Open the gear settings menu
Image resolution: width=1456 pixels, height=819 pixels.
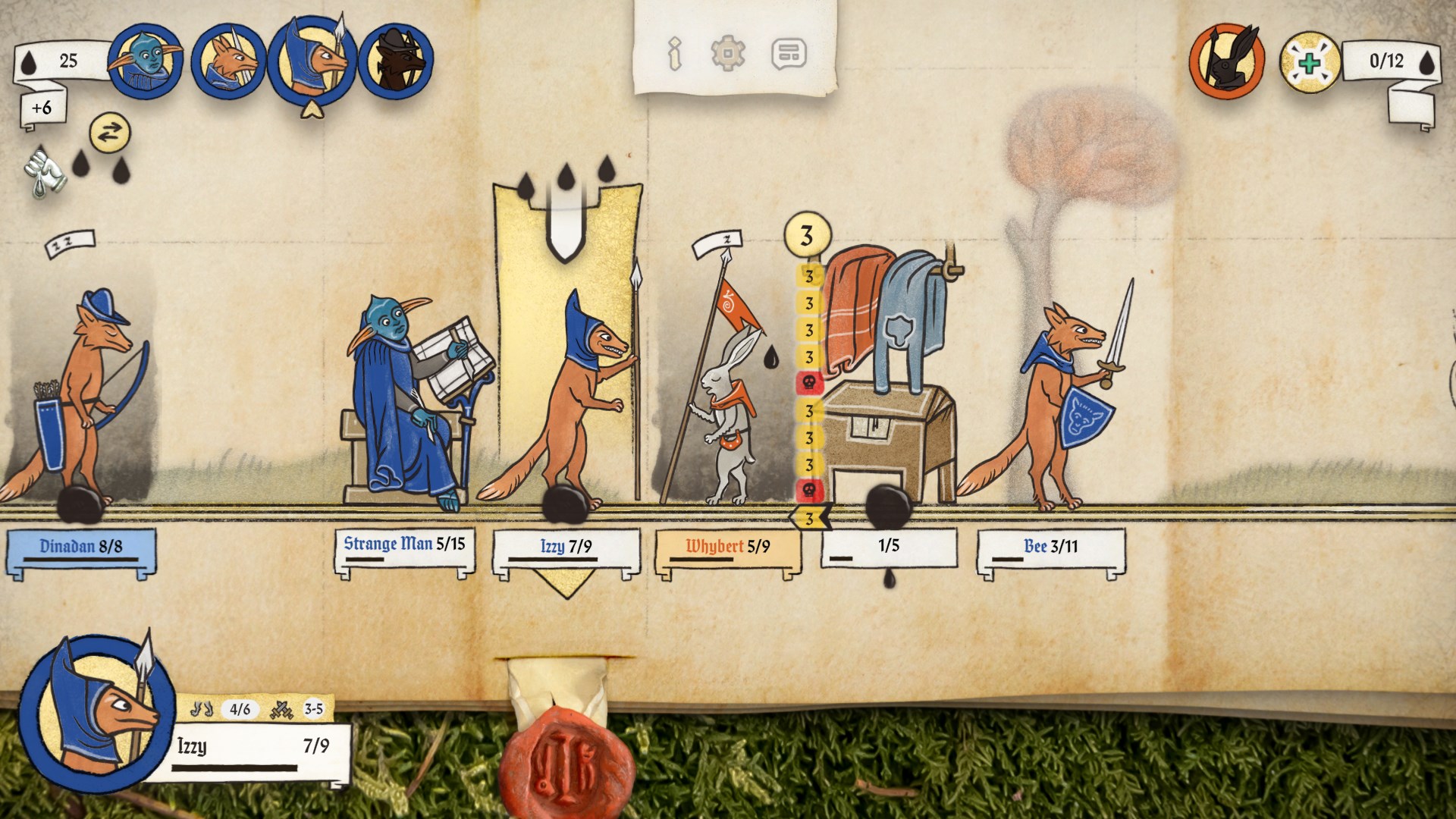pos(727,54)
